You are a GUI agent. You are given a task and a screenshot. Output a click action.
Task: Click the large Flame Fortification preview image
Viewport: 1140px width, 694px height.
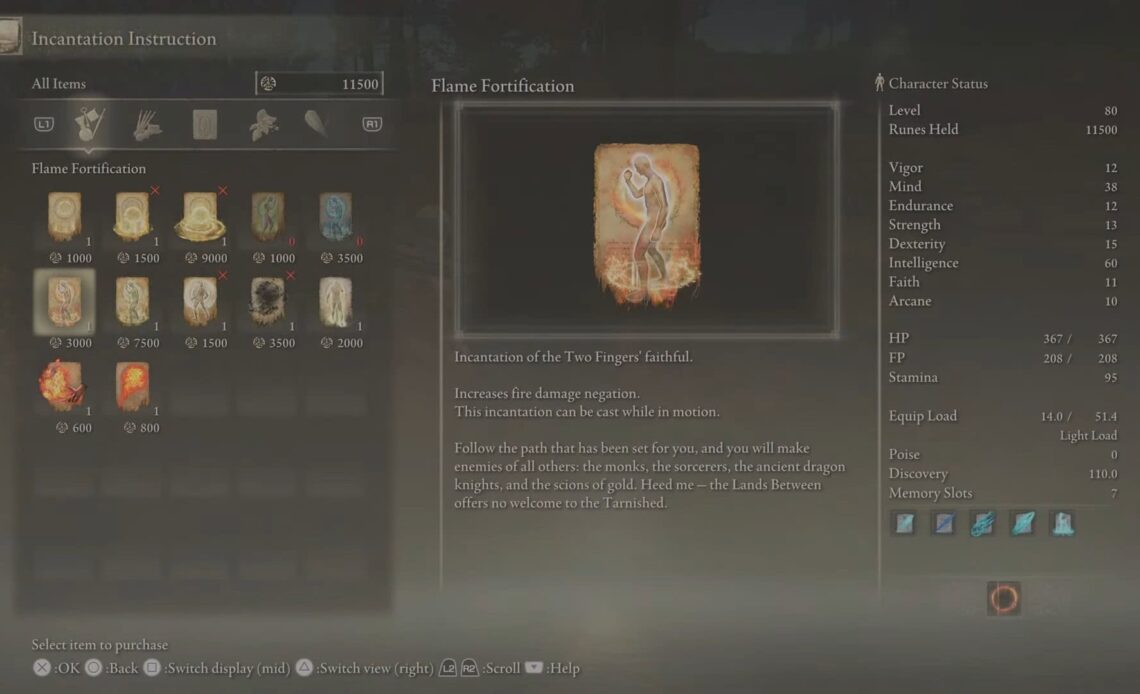pyautogui.click(x=646, y=220)
